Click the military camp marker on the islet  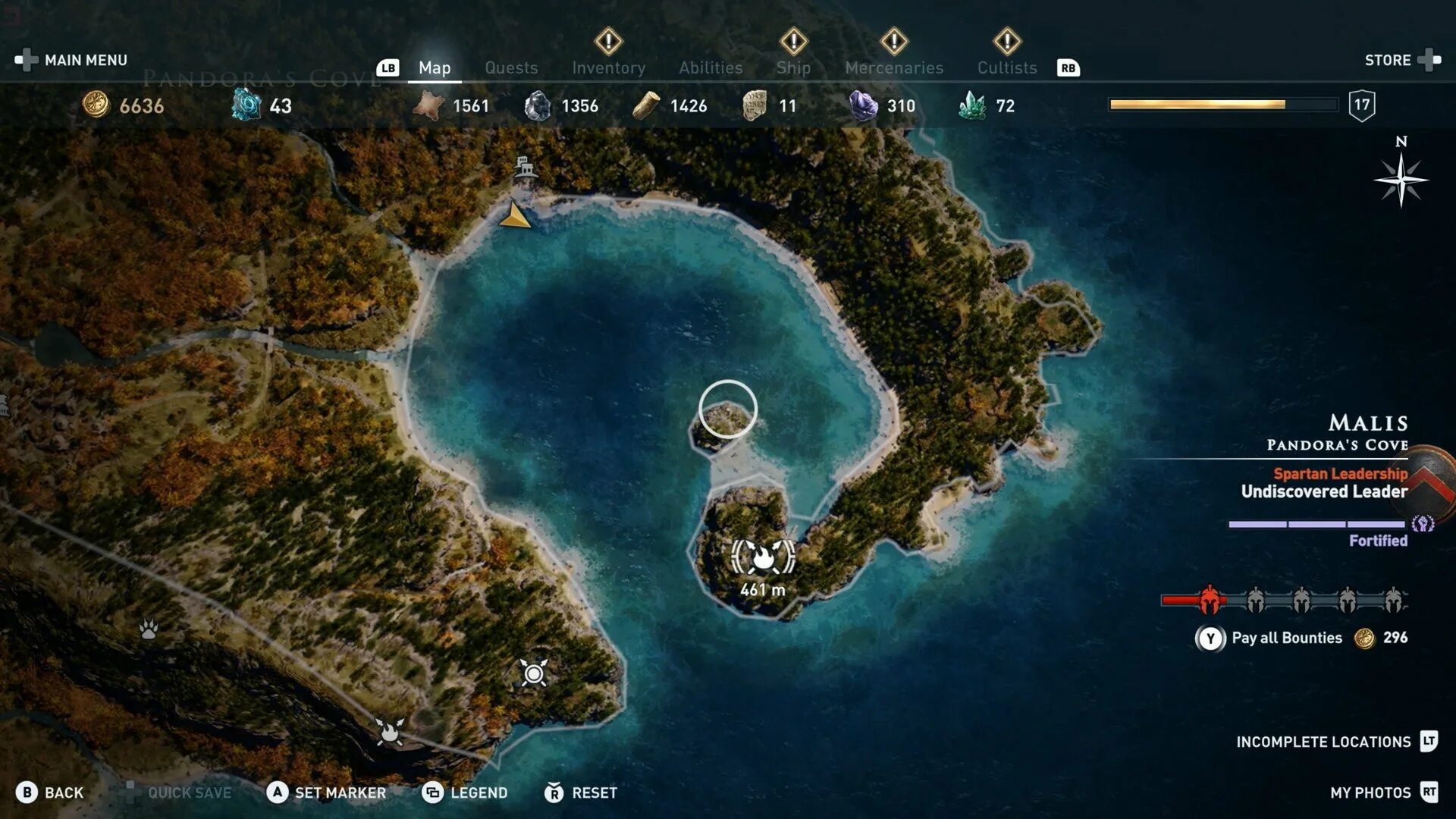763,557
